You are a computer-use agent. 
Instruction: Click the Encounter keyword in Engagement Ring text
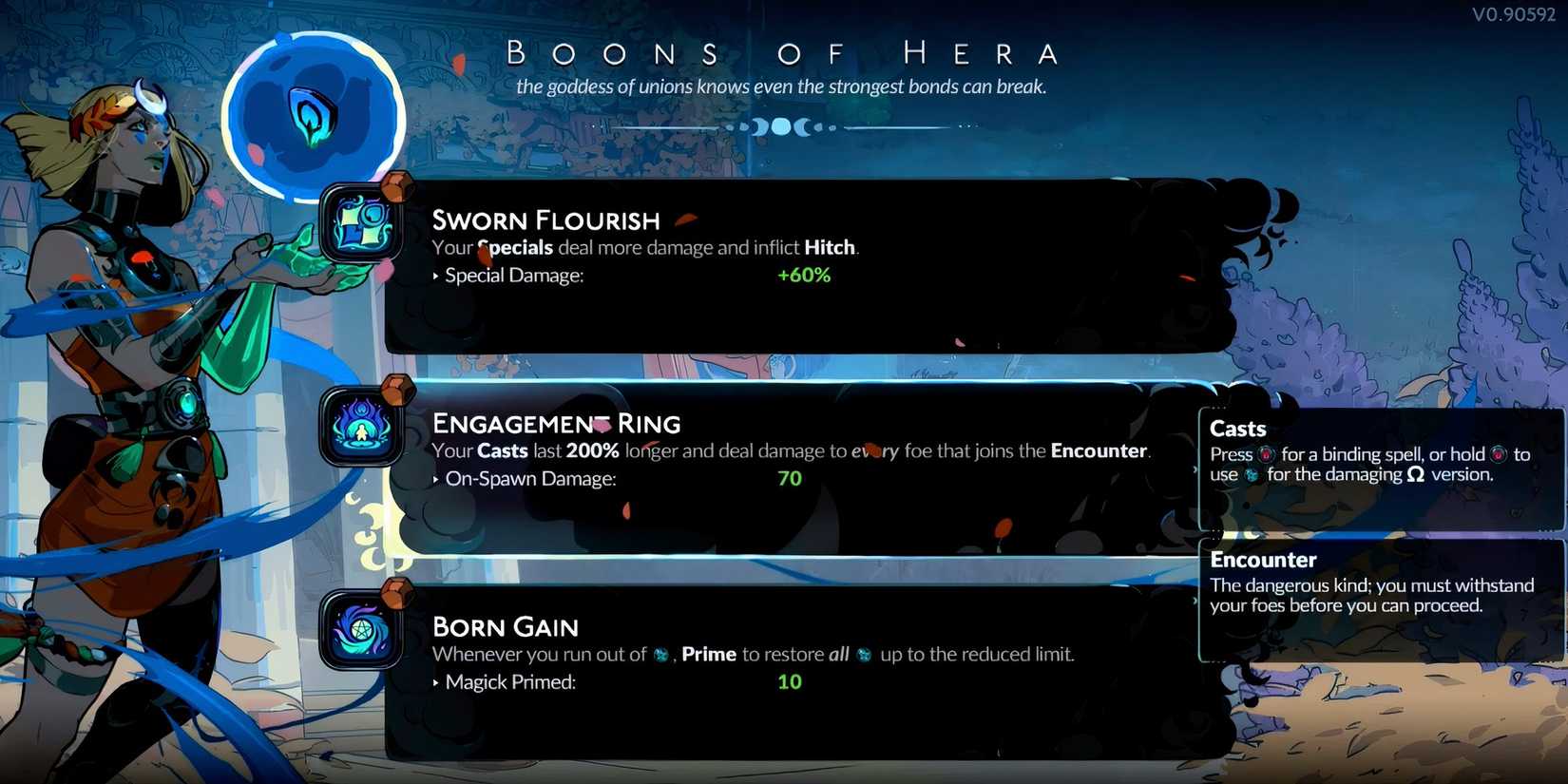click(1098, 450)
